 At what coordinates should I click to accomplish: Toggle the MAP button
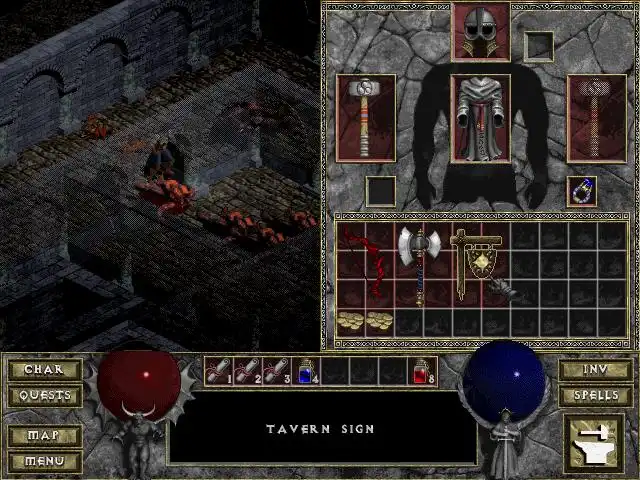click(44, 437)
